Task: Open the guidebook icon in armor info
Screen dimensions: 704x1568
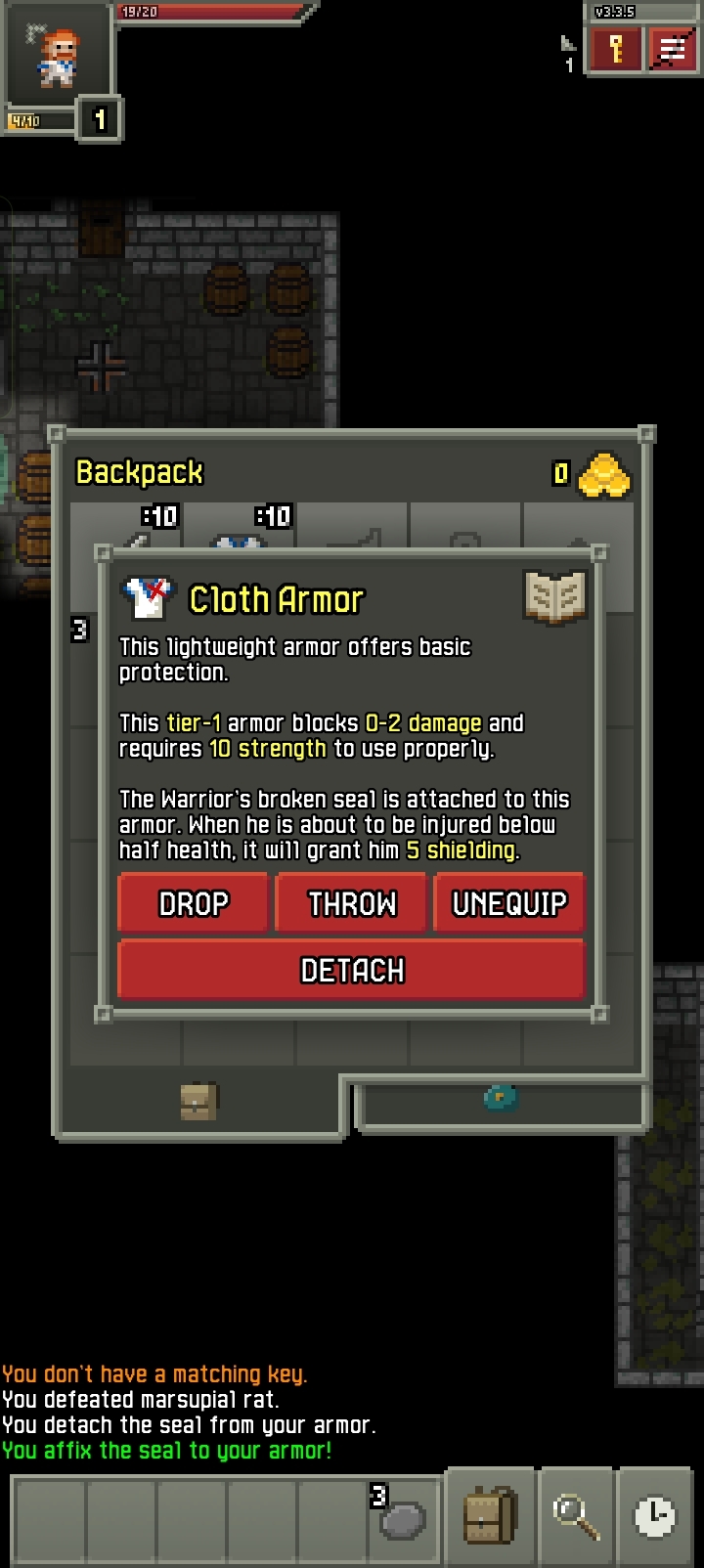Action: (554, 596)
